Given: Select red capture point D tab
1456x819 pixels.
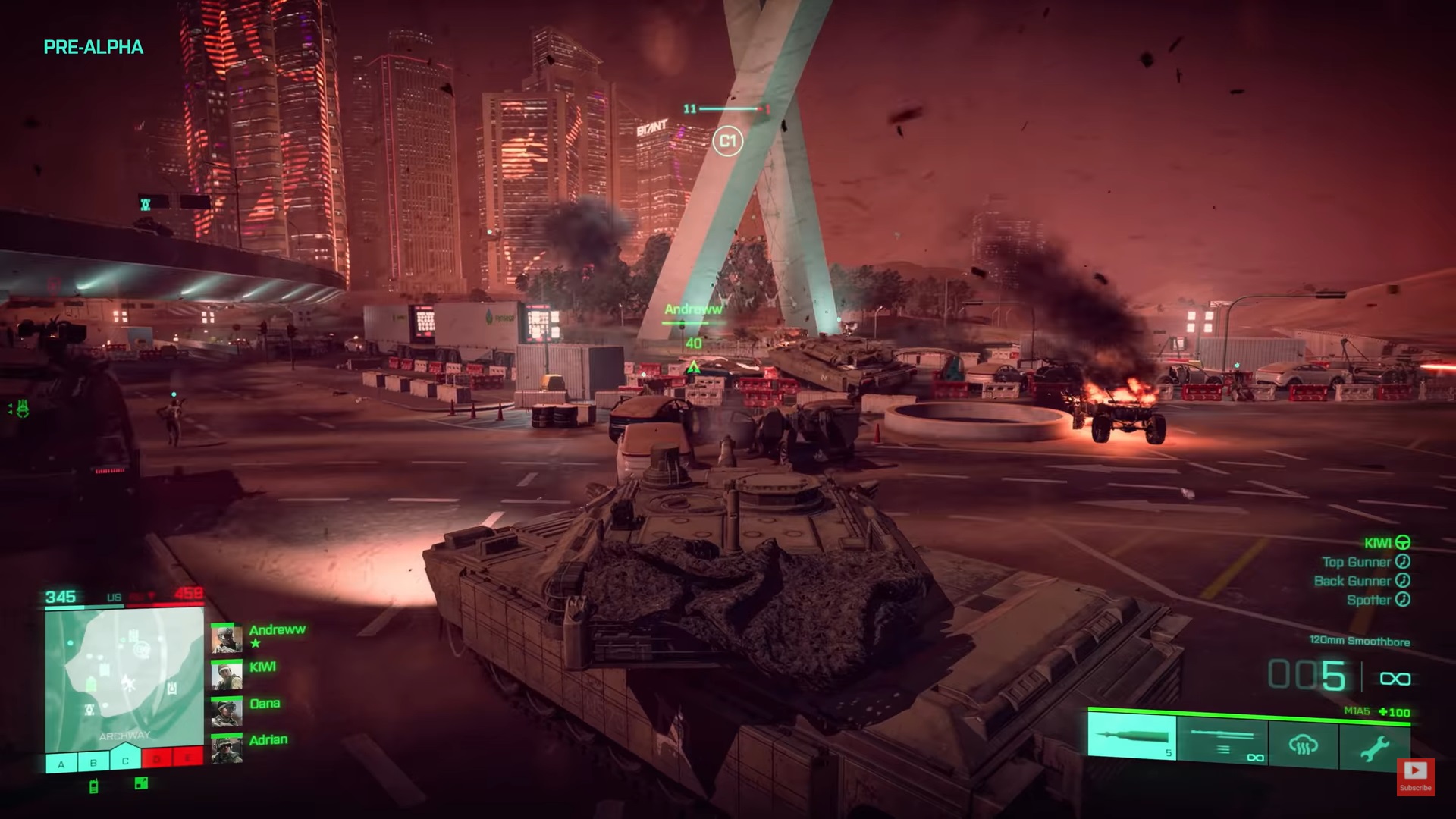Looking at the screenshot, I should [157, 759].
